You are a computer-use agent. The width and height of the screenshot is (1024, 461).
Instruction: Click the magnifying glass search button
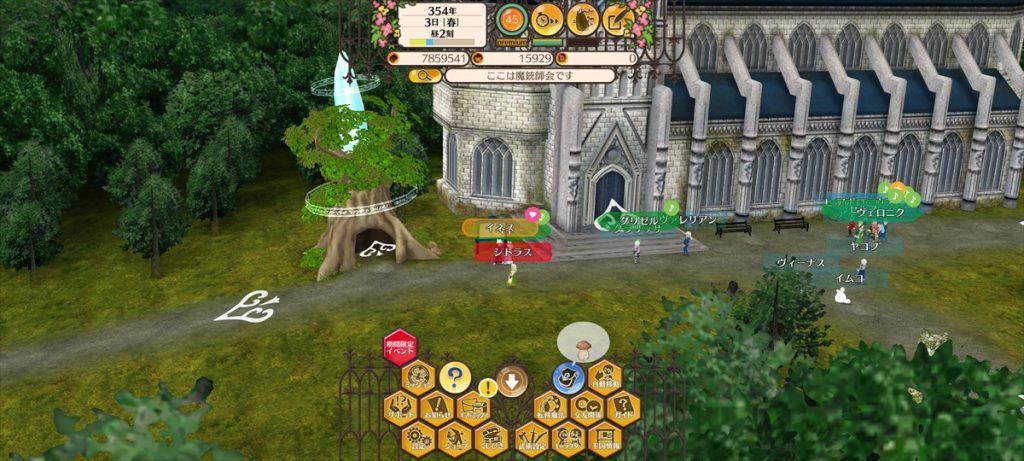(425, 75)
